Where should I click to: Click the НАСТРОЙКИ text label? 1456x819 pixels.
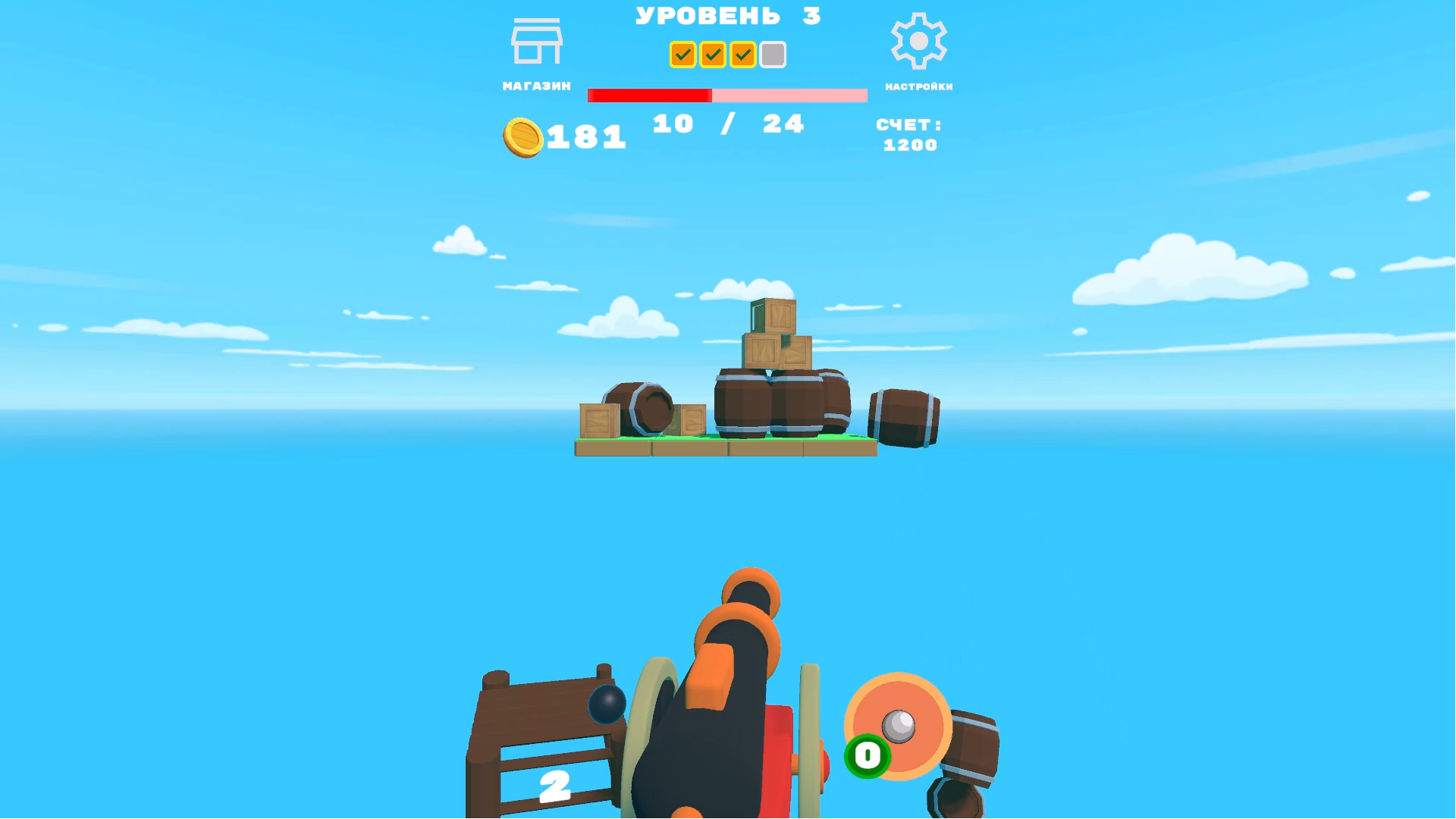pyautogui.click(x=918, y=86)
